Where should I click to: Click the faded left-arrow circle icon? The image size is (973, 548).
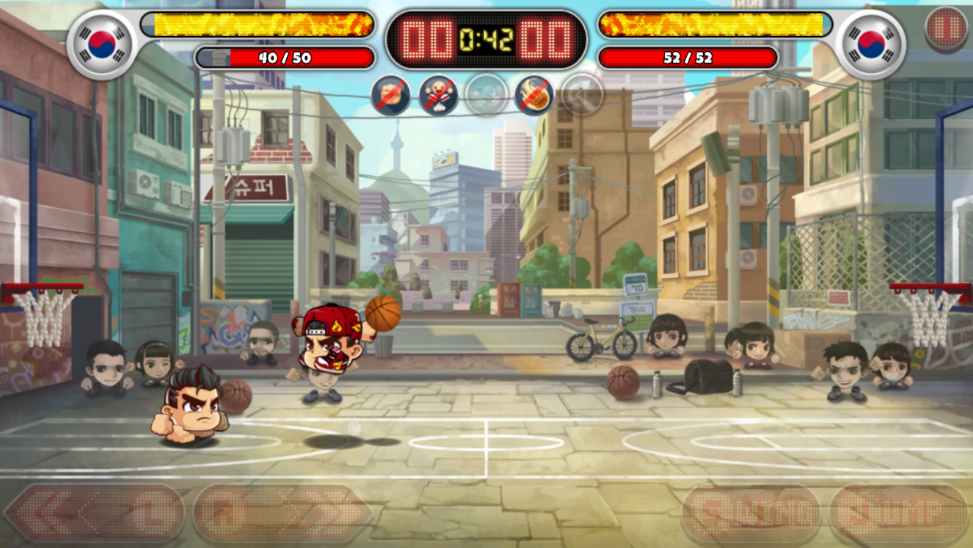[581, 95]
